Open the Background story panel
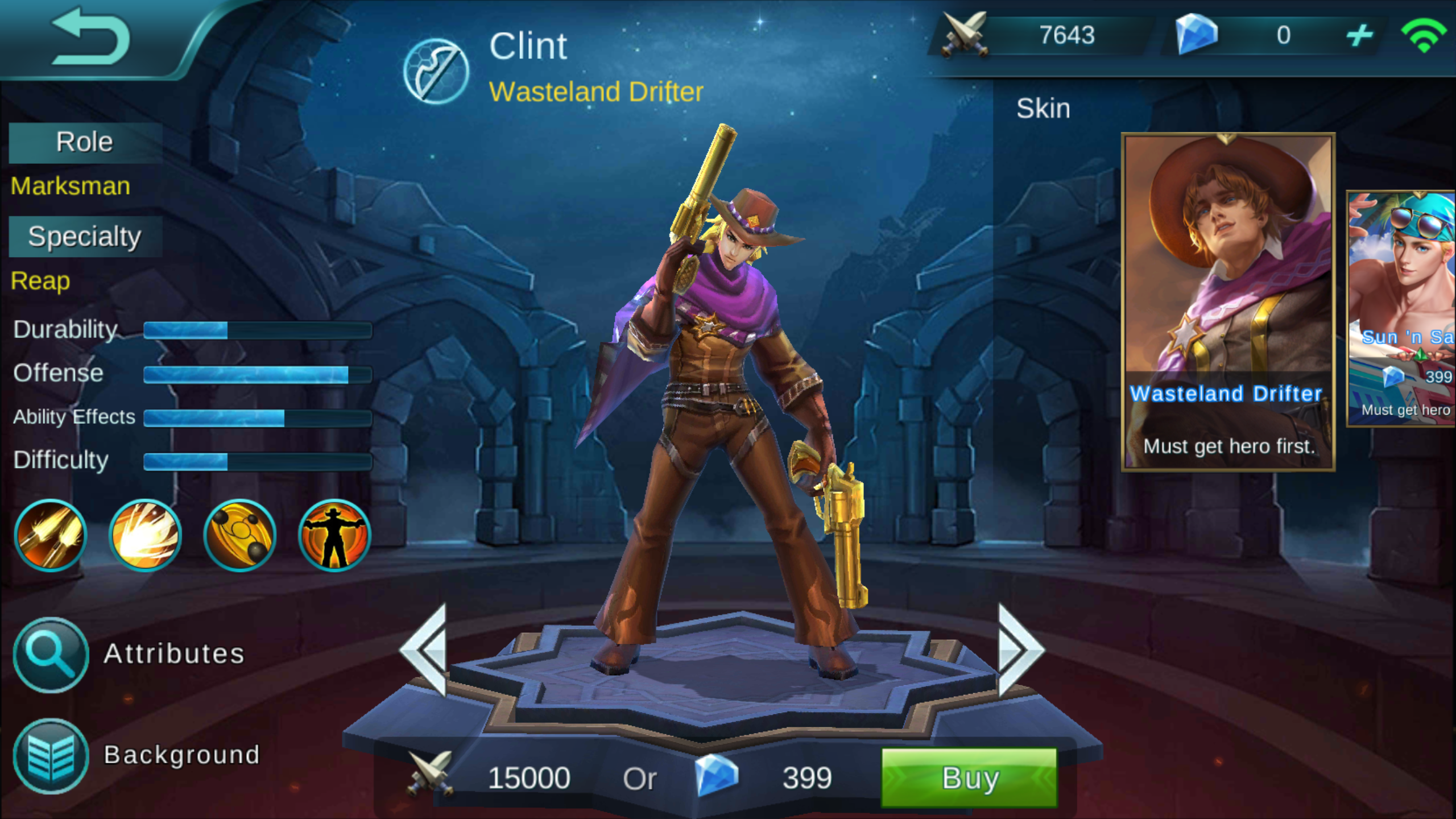The image size is (1456, 819). (x=50, y=755)
